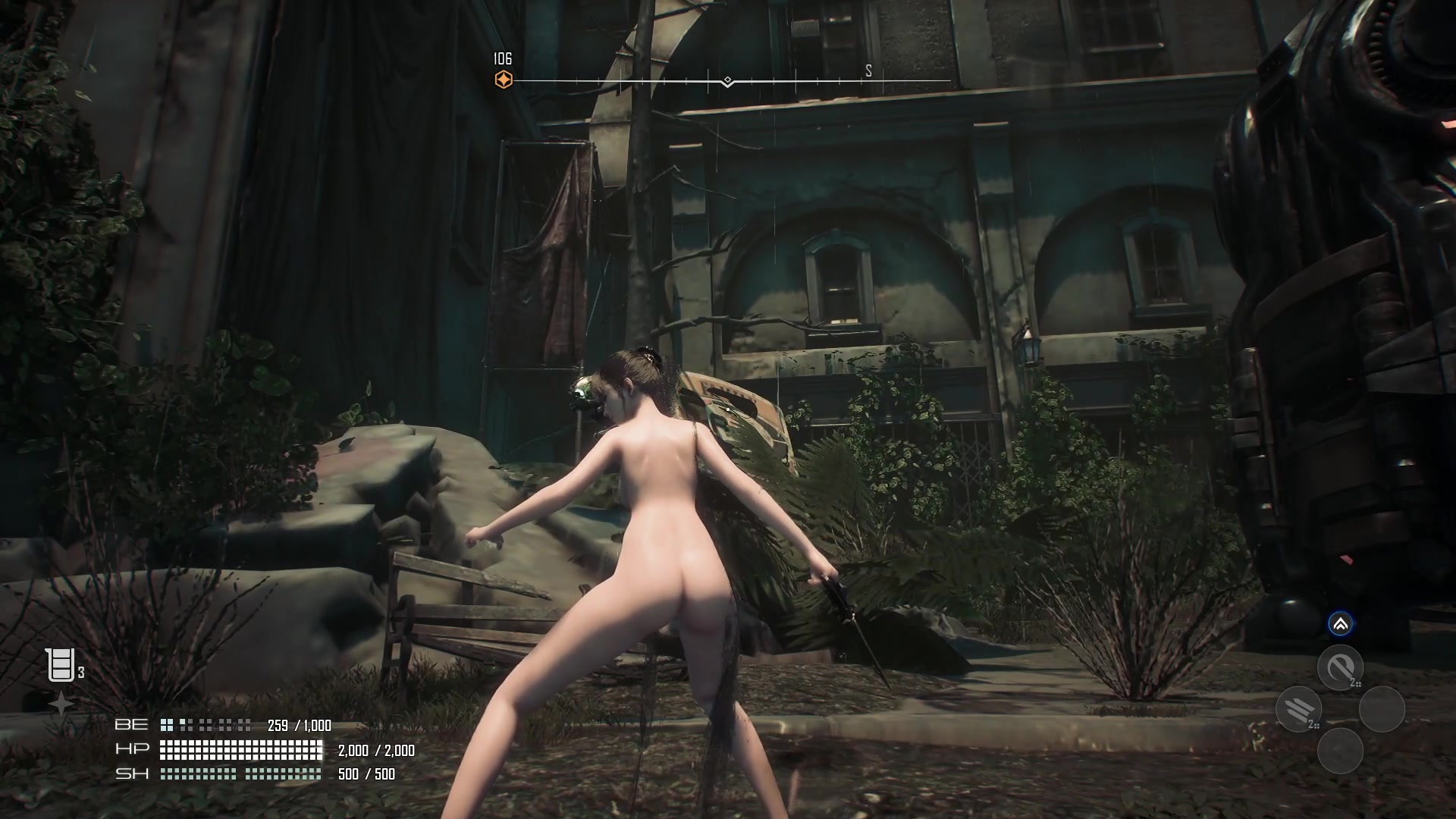1456x819 pixels.
Task: Activate the double-chevron skill icon
Action: 1340,624
